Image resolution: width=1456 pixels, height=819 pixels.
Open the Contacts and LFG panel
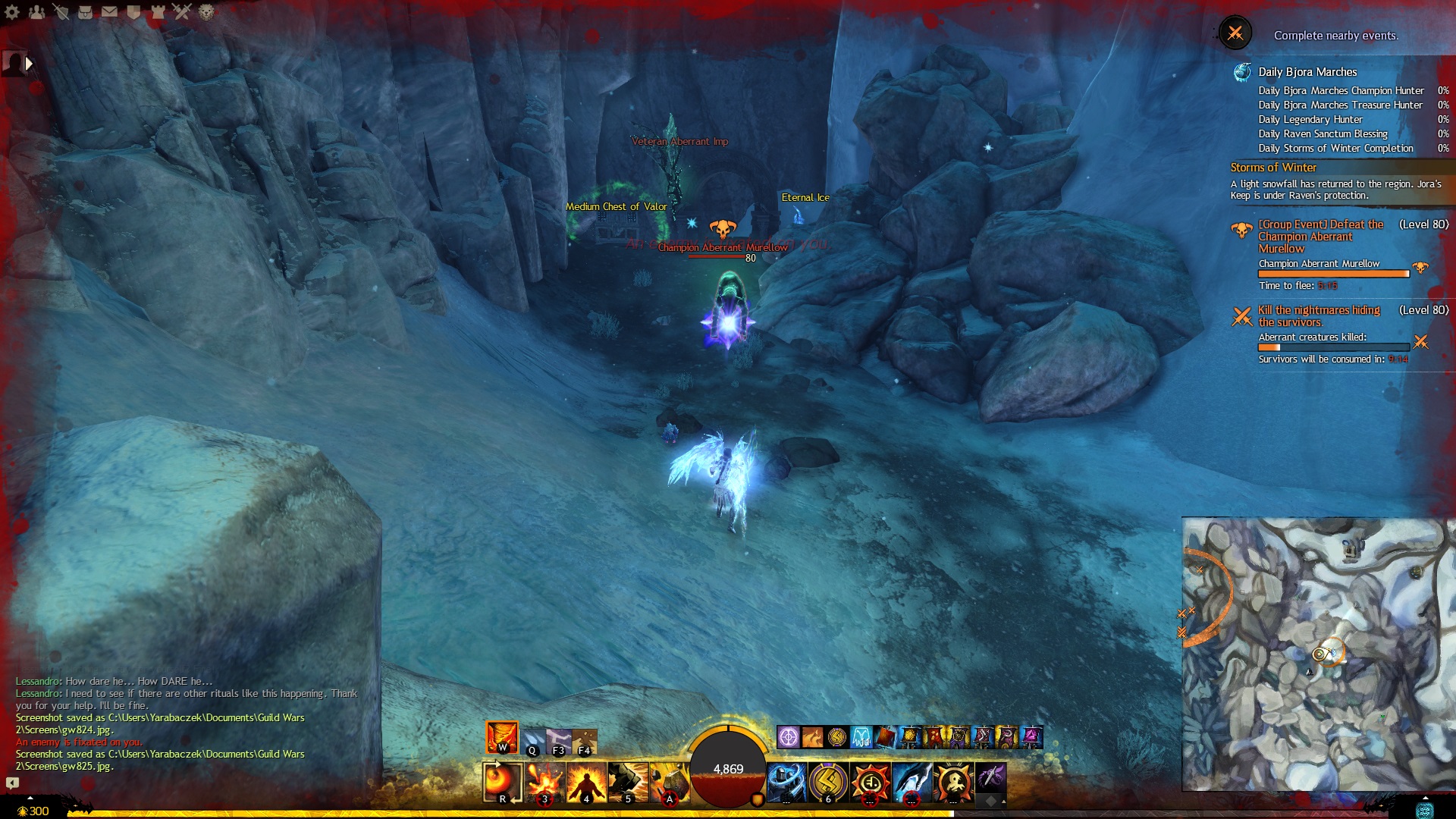point(36,12)
